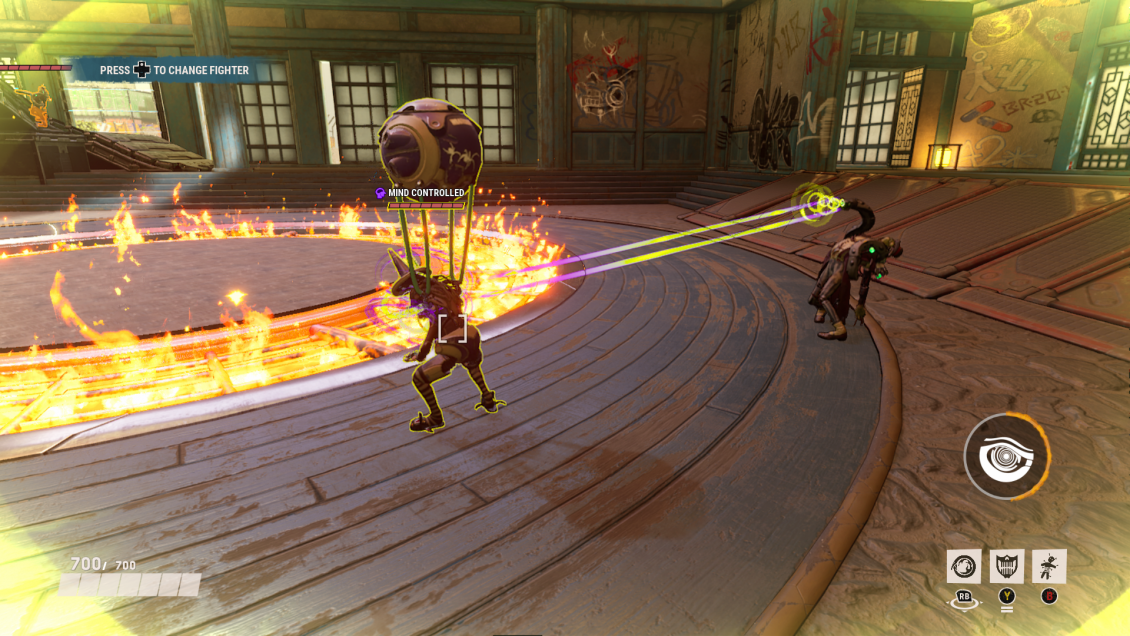
Task: Use the swirling orb ability
Action: tap(964, 566)
